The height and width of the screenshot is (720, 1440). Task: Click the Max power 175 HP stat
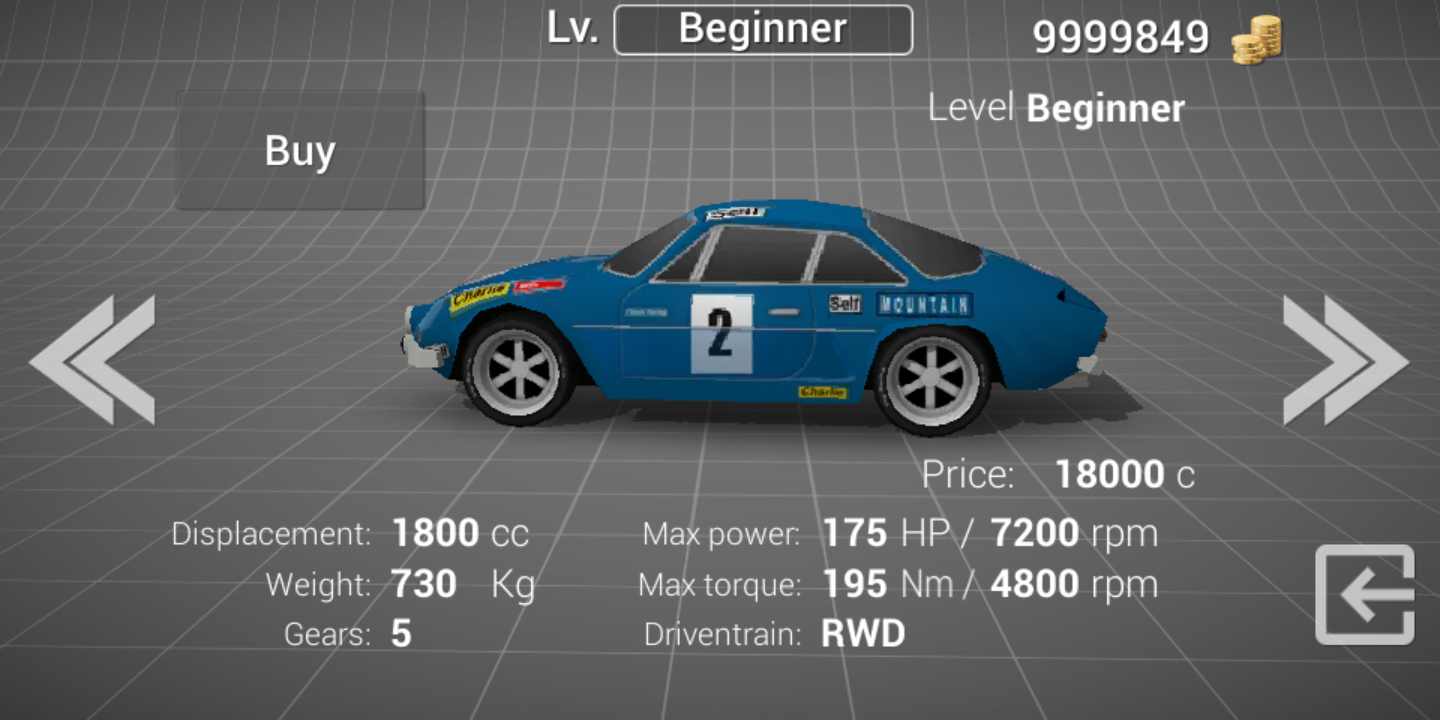900,533
